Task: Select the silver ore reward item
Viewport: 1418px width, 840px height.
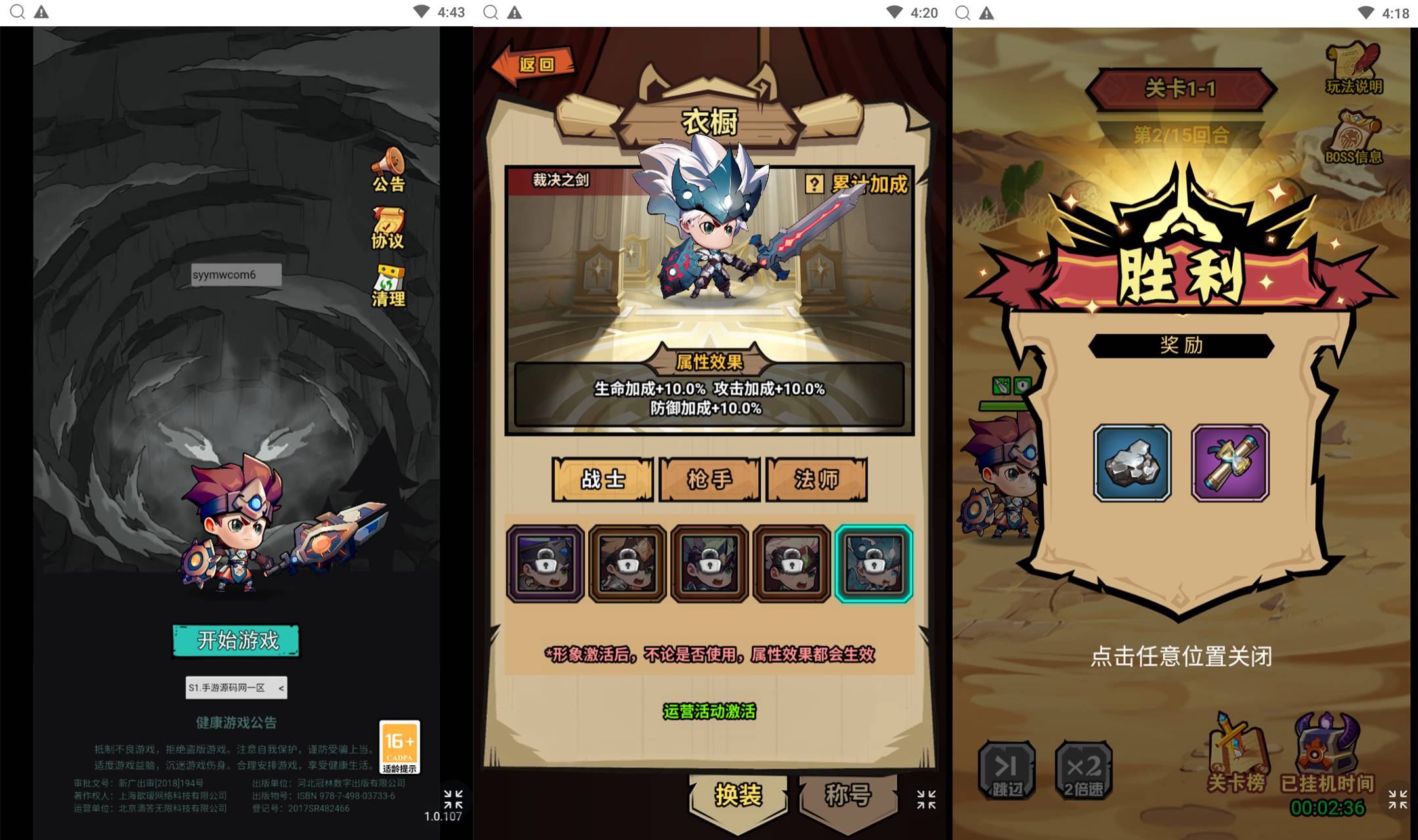Action: [1132, 463]
